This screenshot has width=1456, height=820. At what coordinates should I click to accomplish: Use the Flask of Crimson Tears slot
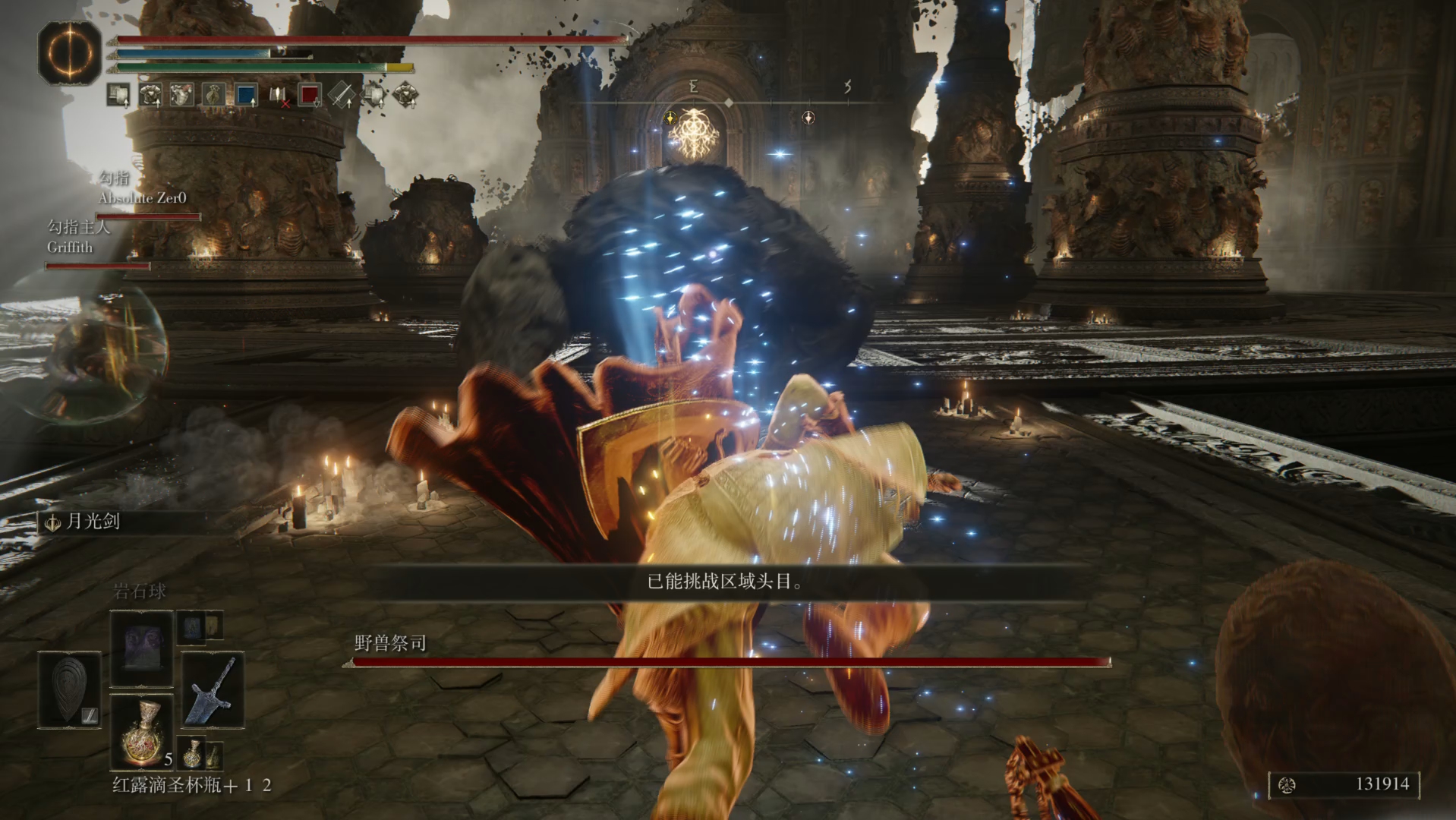coord(142,730)
